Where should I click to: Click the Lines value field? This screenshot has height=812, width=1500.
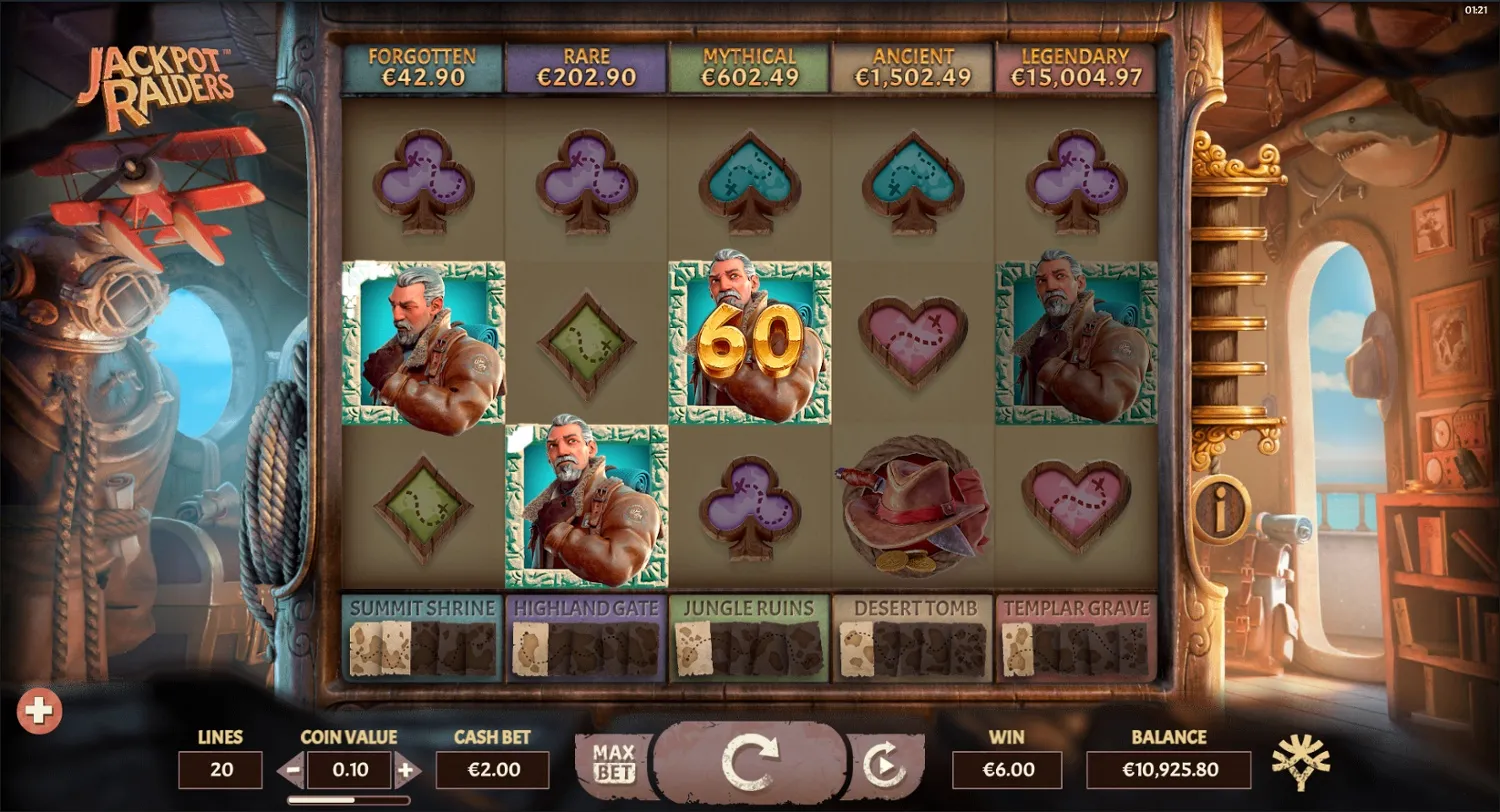220,770
